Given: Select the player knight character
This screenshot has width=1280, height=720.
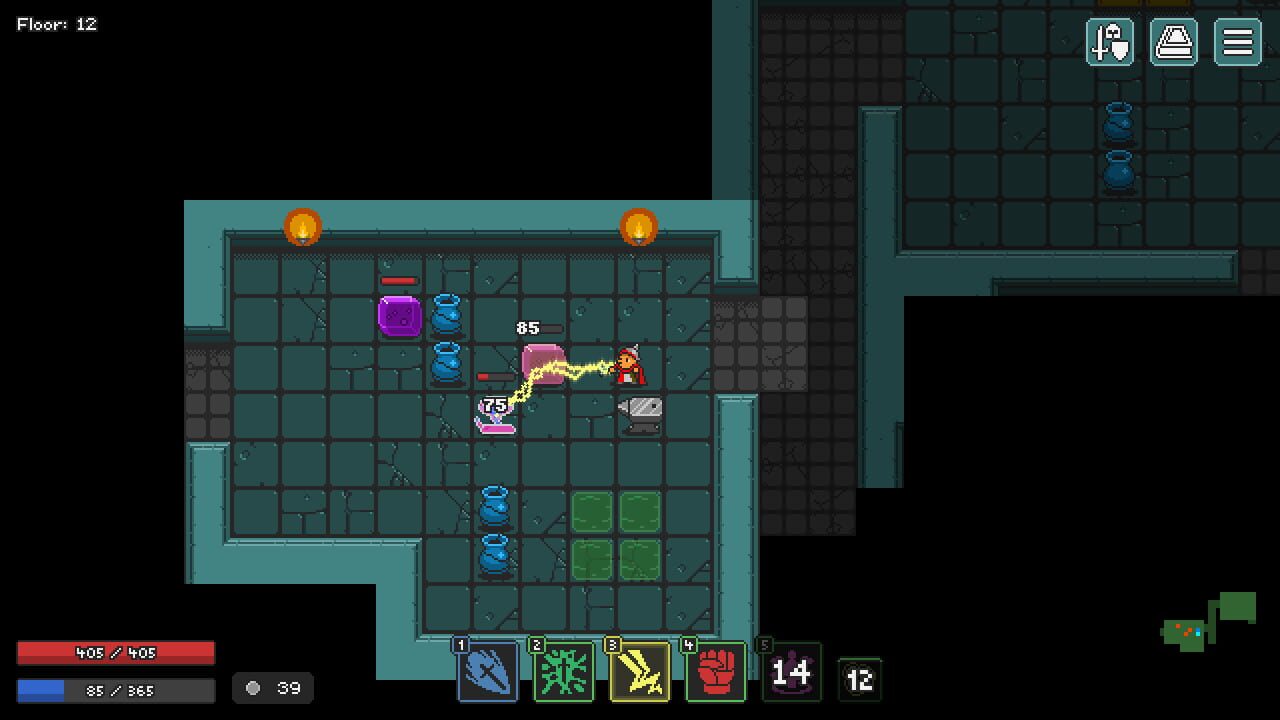Looking at the screenshot, I should [628, 365].
